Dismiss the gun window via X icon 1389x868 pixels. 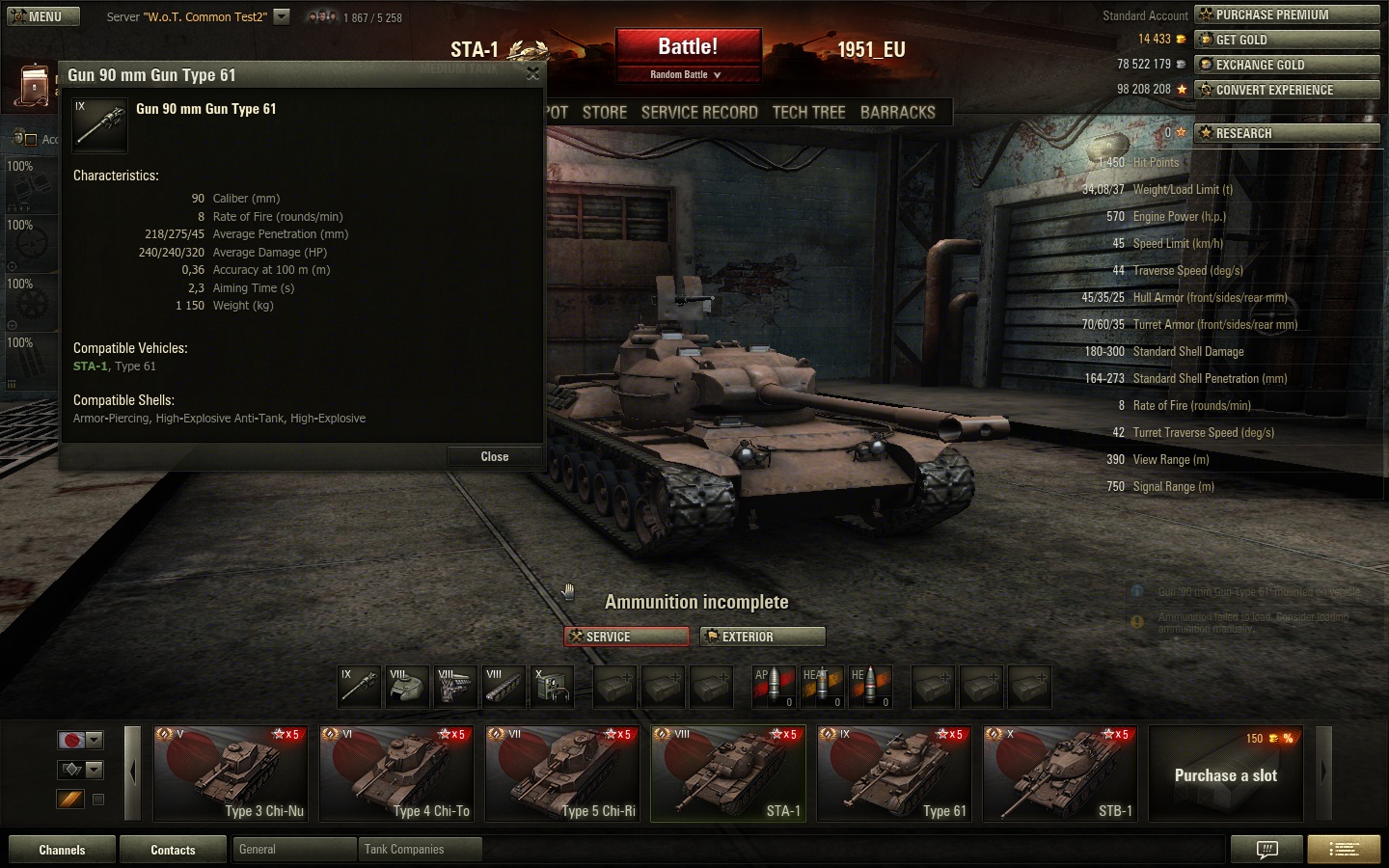[532, 74]
